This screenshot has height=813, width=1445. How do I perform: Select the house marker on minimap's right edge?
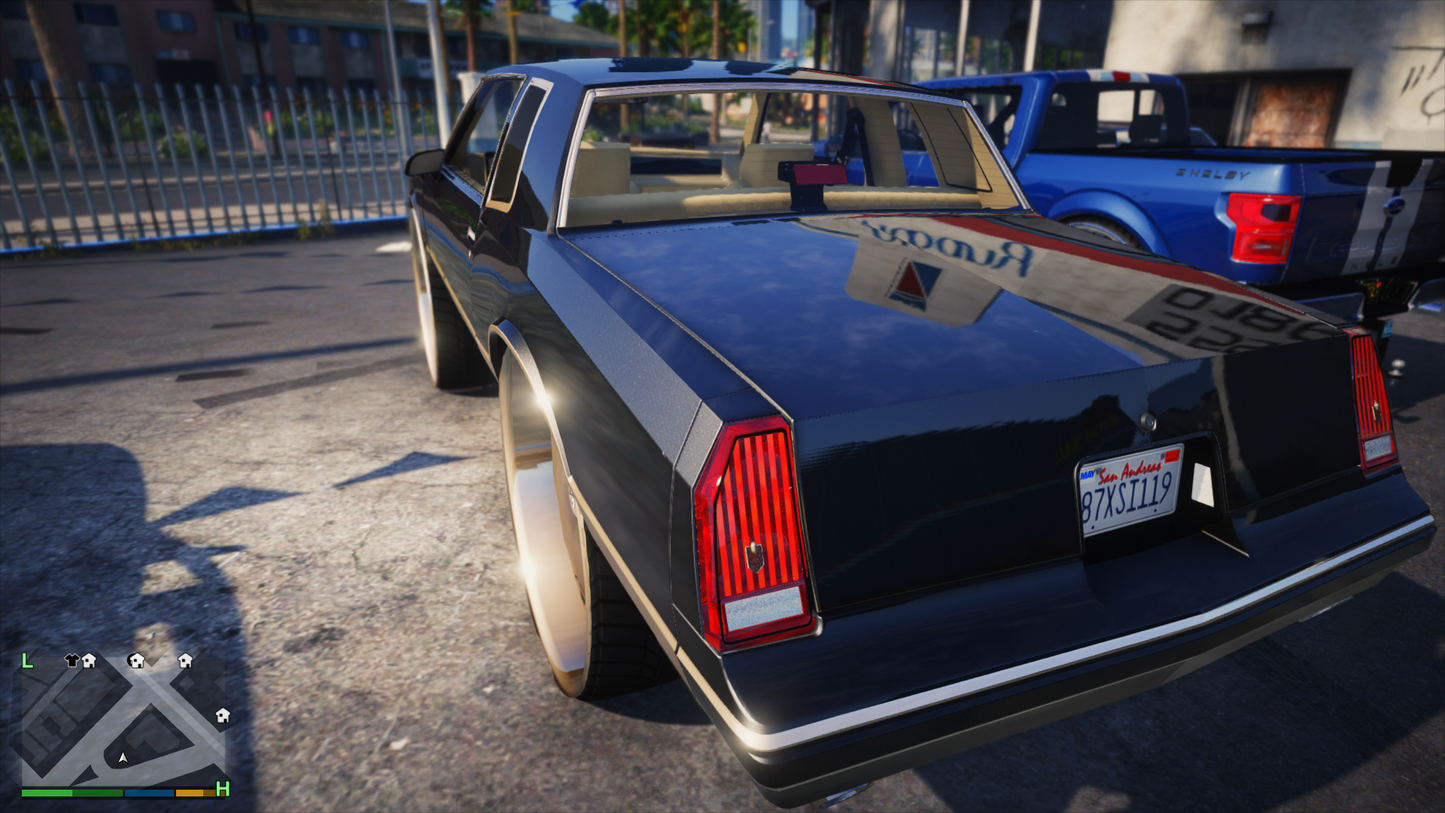[223, 715]
